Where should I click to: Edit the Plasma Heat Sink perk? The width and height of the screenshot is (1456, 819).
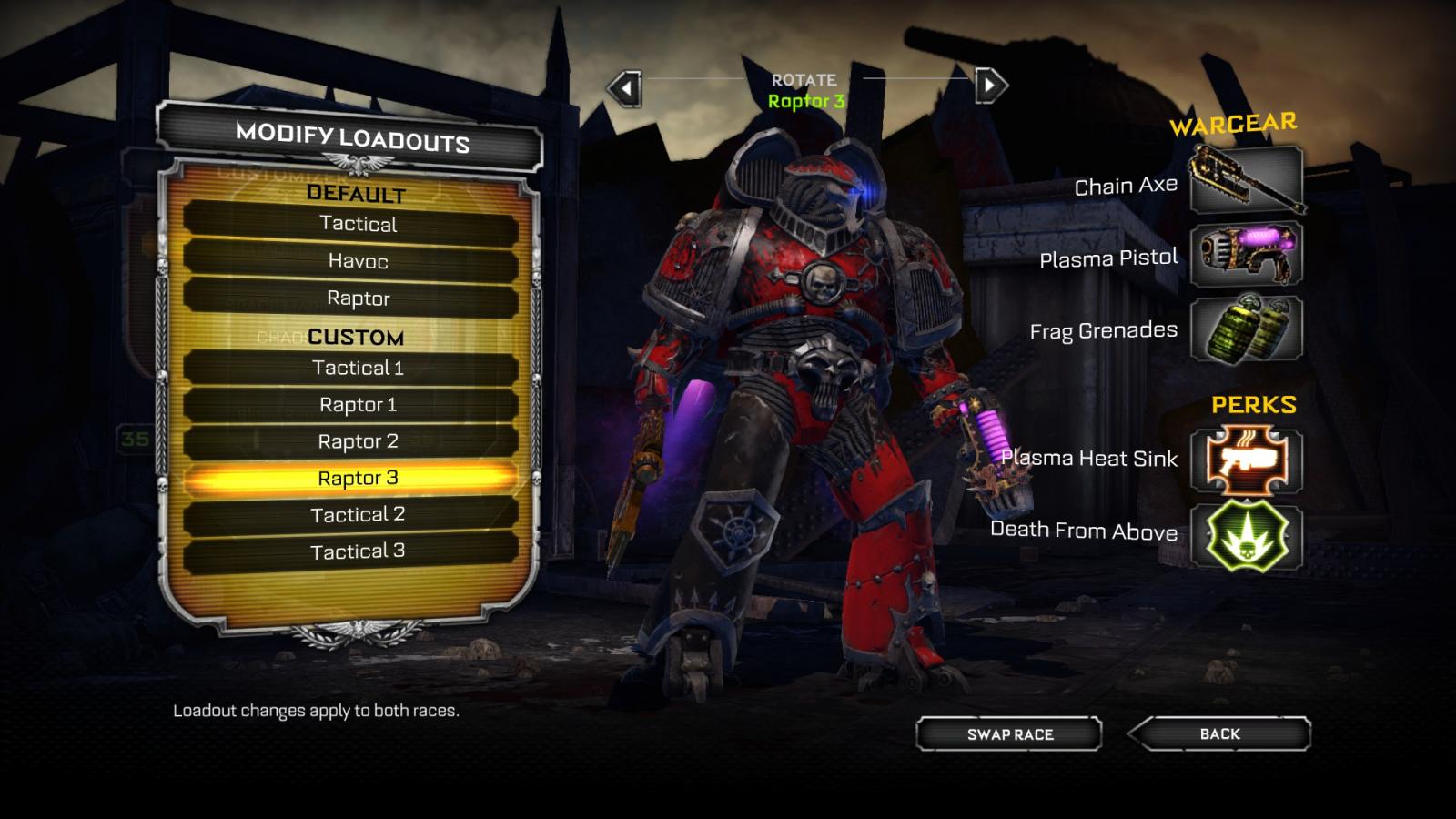(1246, 460)
